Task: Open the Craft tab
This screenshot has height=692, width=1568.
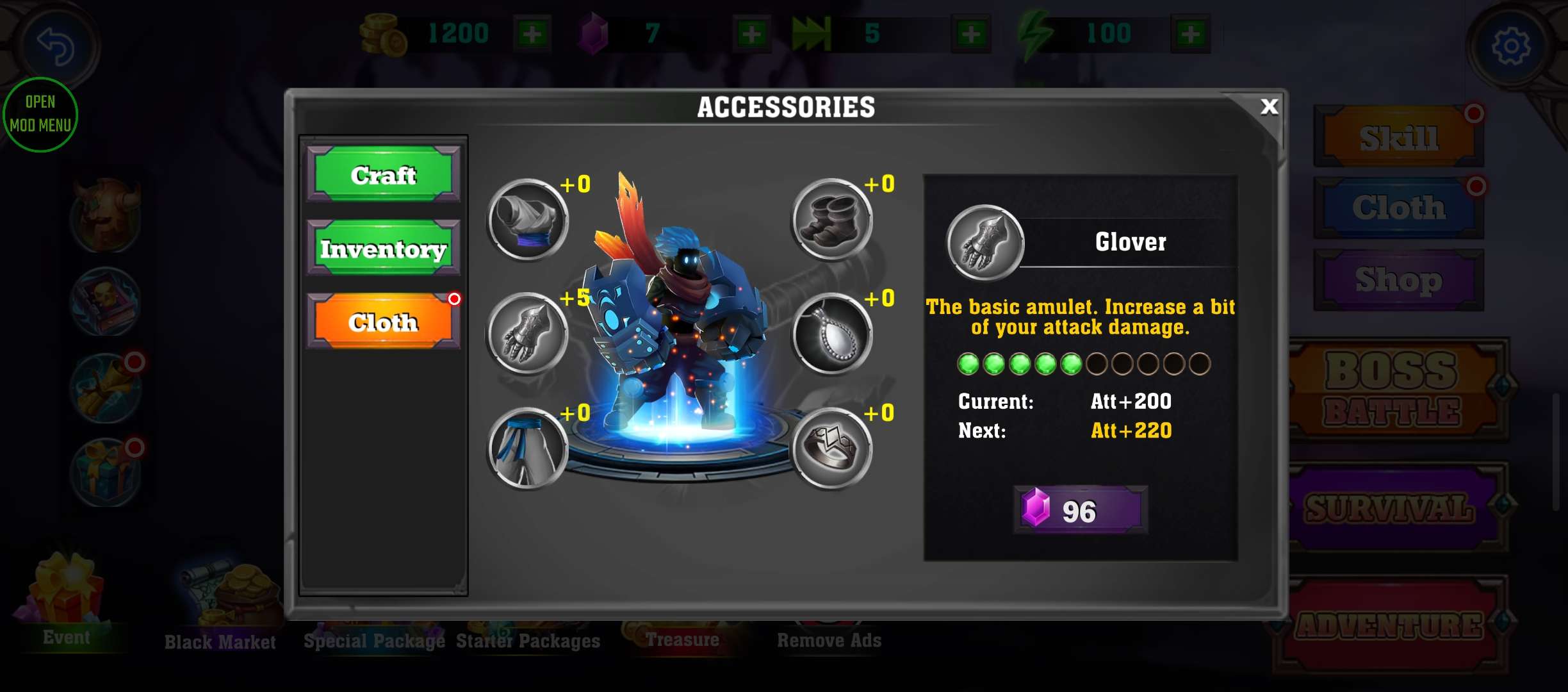Action: point(383,174)
